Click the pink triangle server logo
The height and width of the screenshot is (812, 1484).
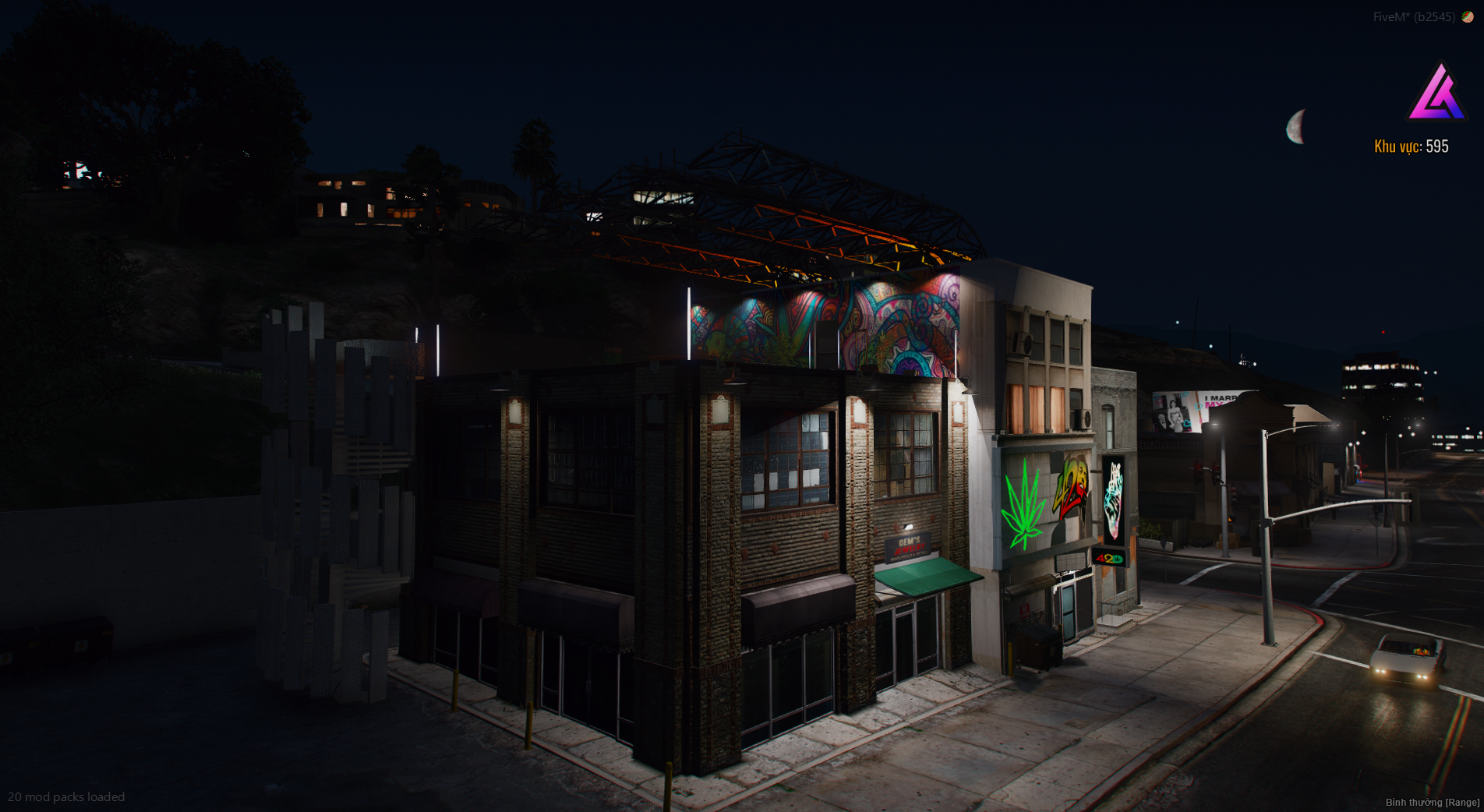(x=1438, y=94)
